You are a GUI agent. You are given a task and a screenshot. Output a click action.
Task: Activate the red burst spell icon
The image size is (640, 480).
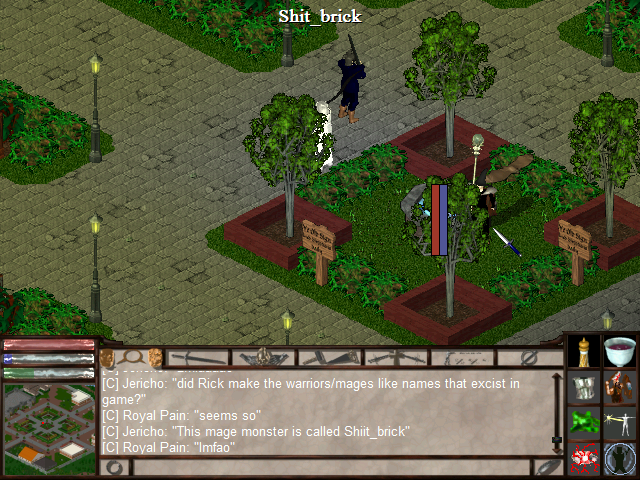click(x=585, y=459)
